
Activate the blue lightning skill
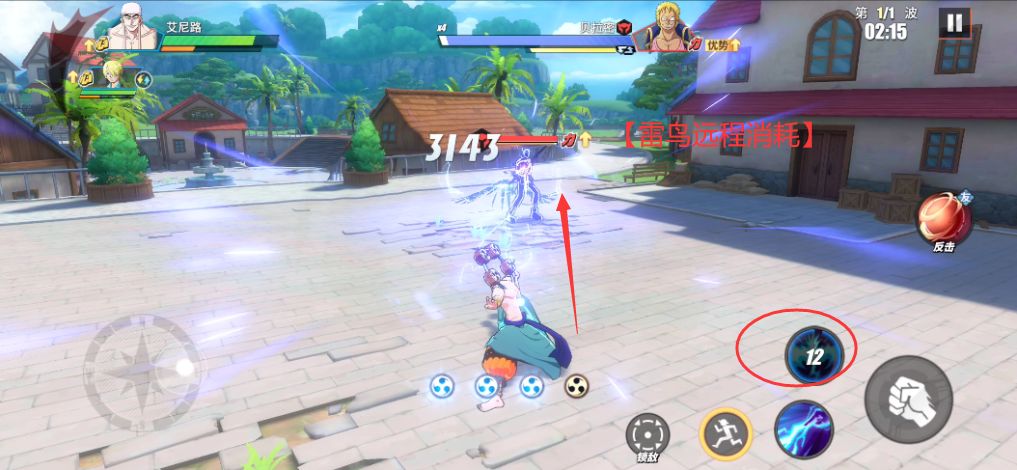[803, 429]
